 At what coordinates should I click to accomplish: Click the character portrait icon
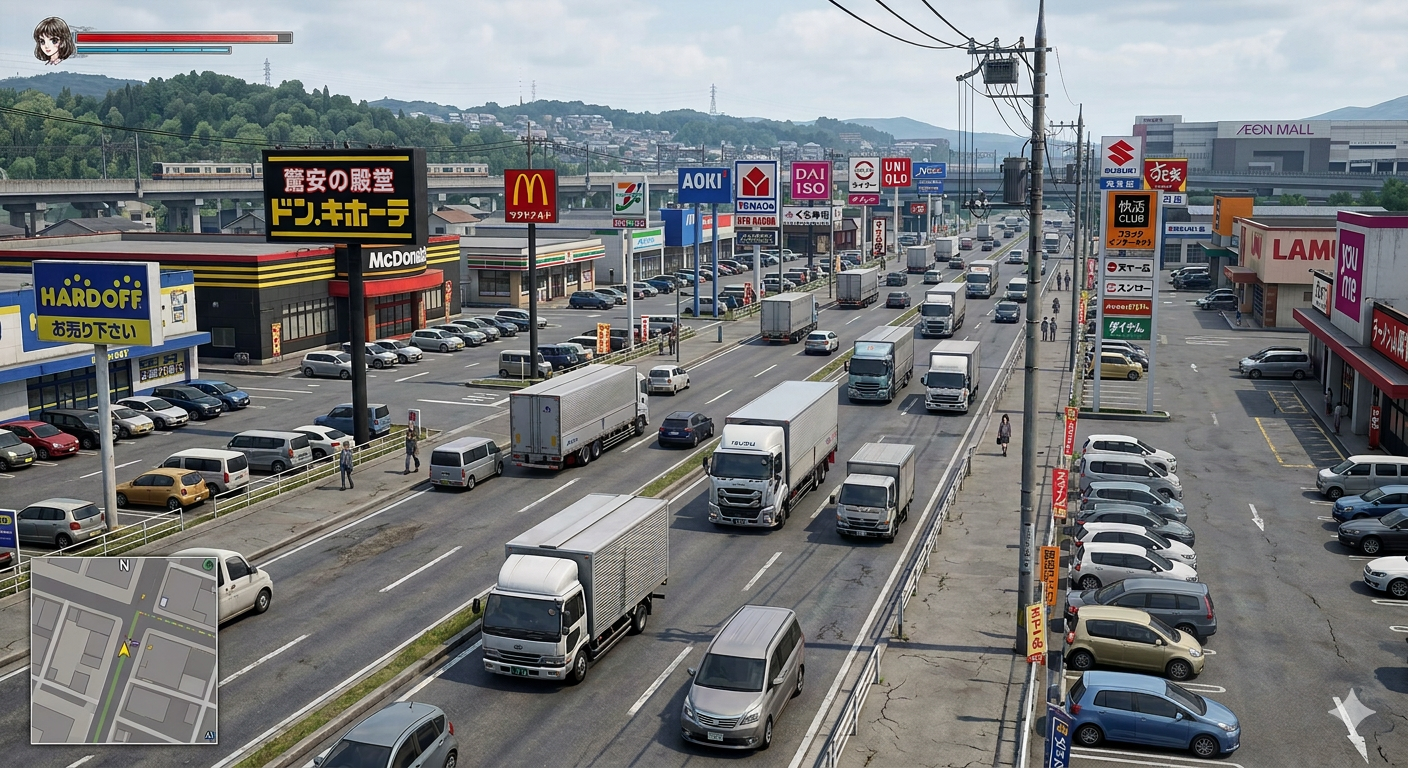54,40
